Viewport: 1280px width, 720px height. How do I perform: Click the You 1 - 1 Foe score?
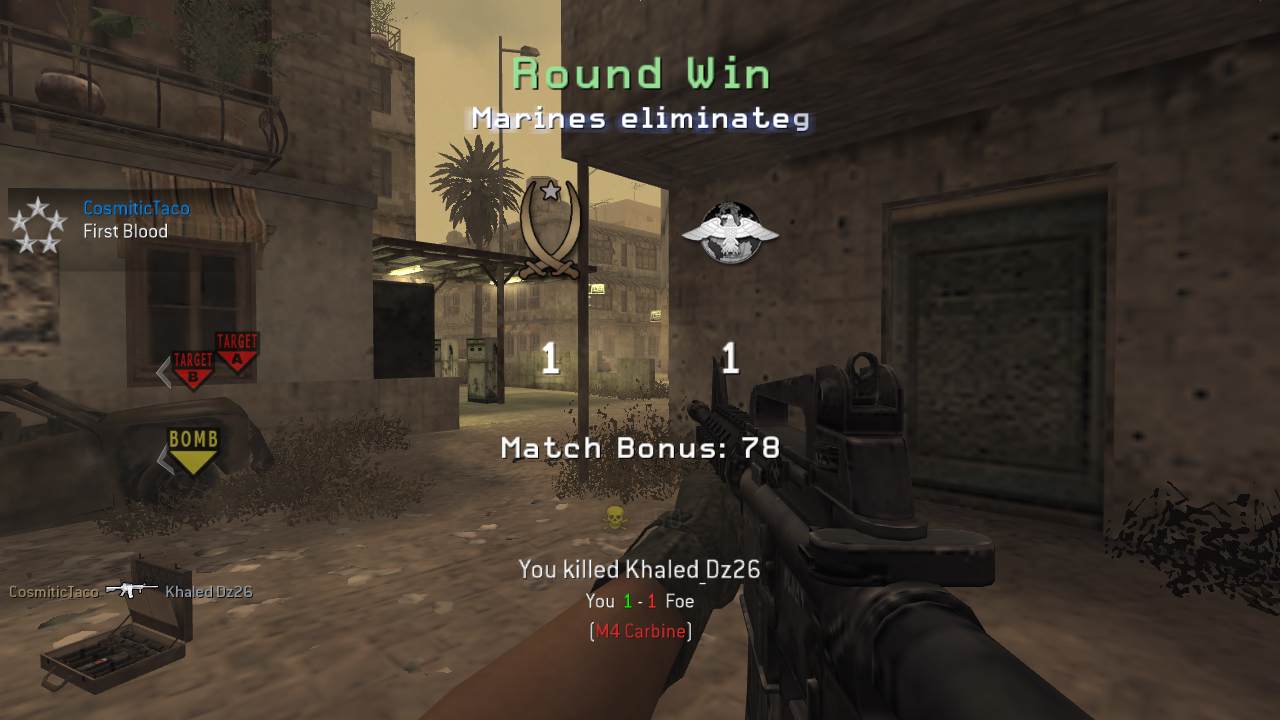[x=638, y=601]
